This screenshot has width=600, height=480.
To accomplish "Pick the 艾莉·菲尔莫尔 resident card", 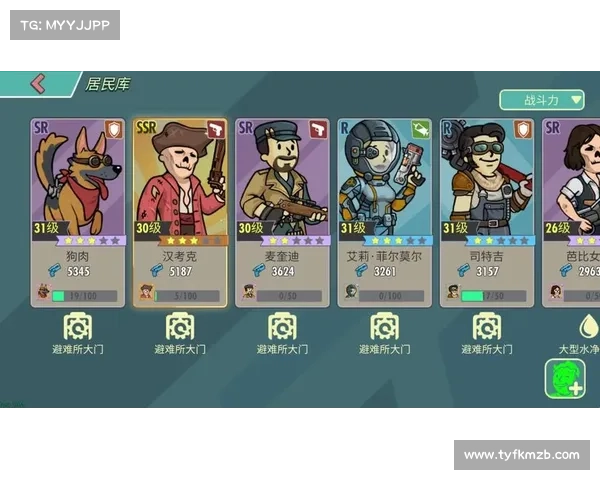I will (x=384, y=212).
